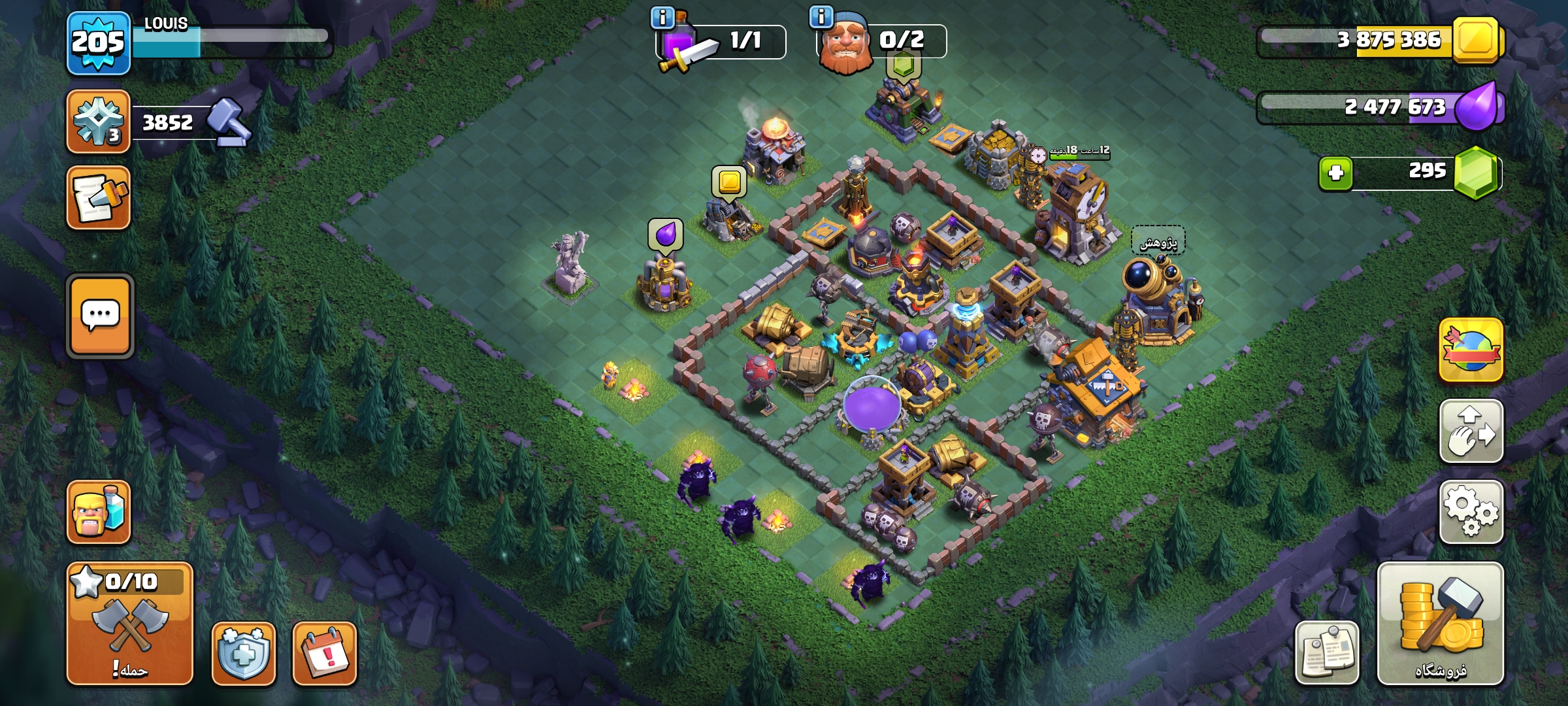Screen dimensions: 1568x706
Task: Open the shield with plus icon
Action: 243,653
